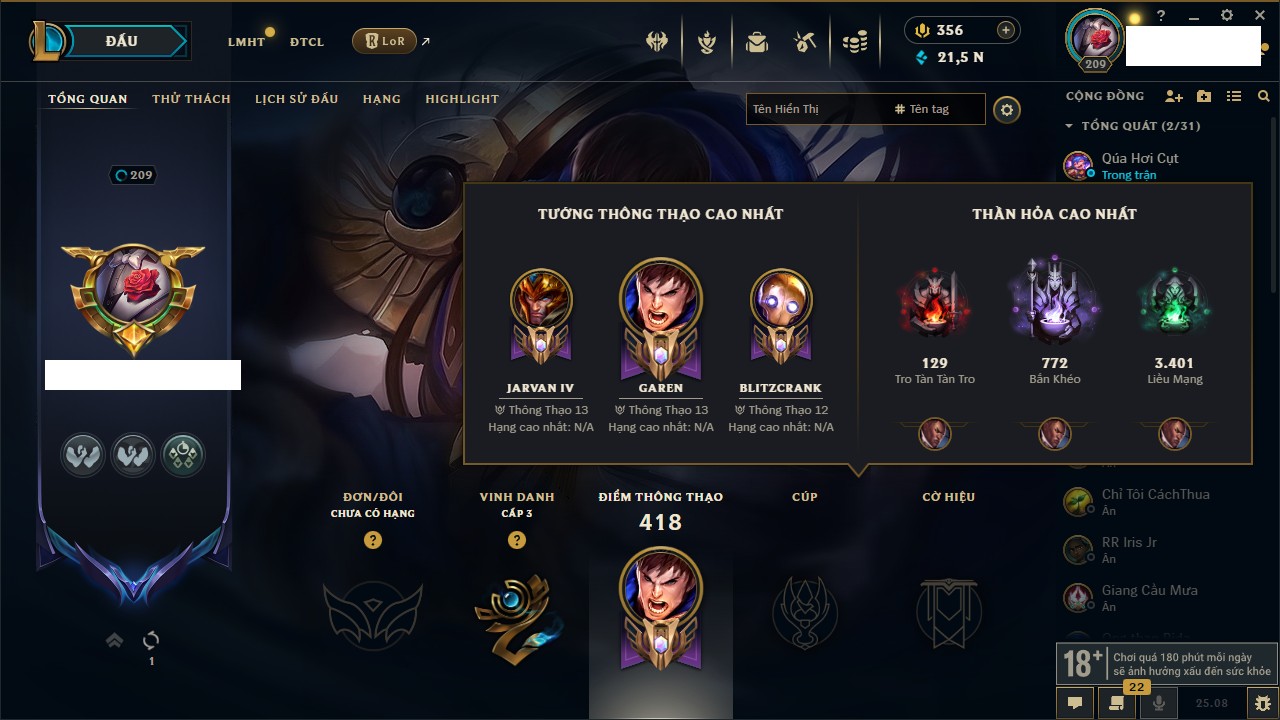This screenshot has height=720, width=1280.
Task: Open the chat bubble button
Action: click(x=1075, y=703)
